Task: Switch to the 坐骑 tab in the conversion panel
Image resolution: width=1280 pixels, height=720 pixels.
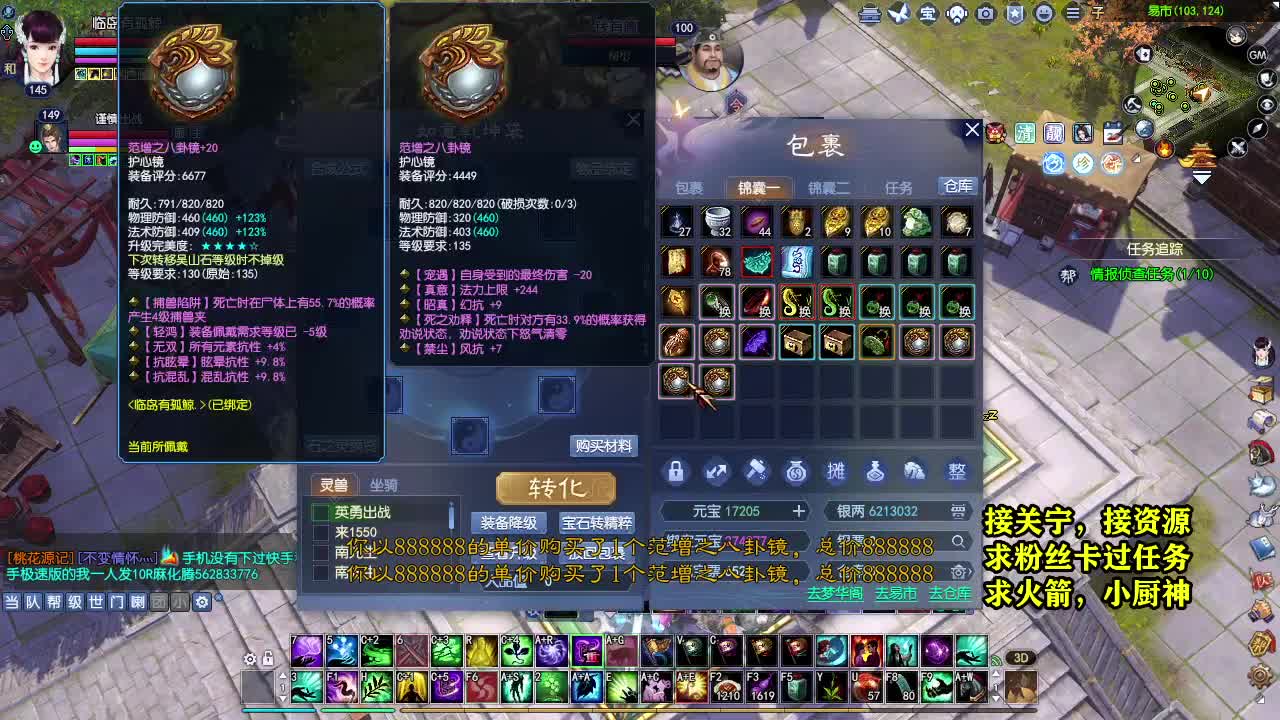Action: [383, 485]
